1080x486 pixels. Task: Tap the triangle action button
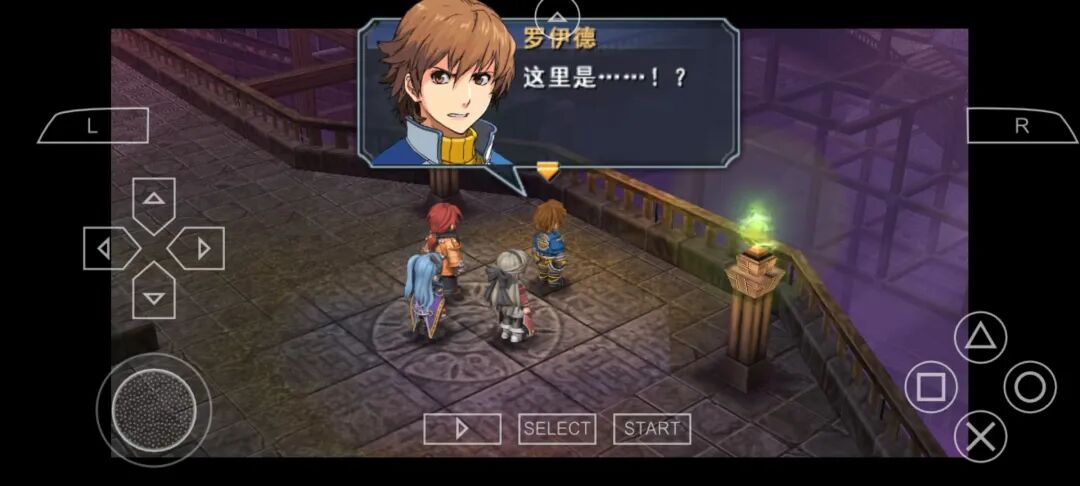(980, 338)
